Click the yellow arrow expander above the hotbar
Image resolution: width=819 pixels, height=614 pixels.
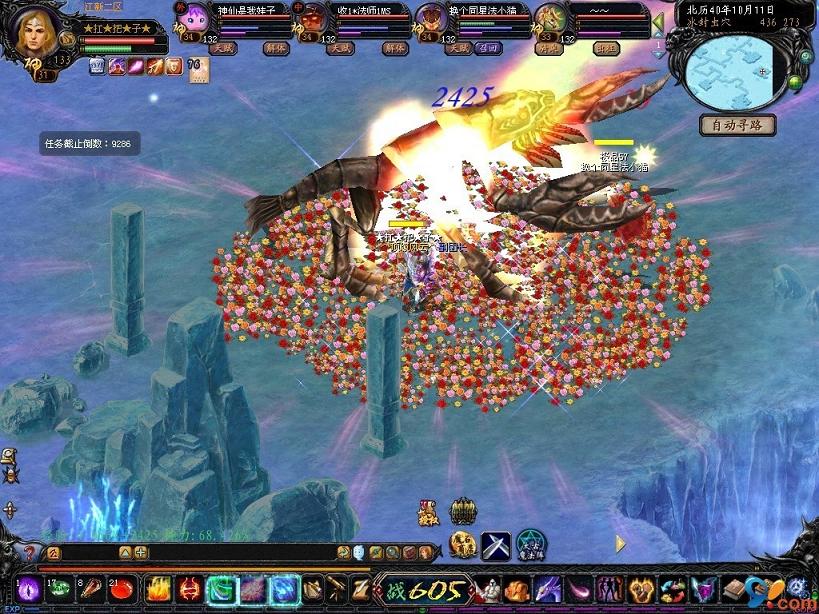[620, 544]
